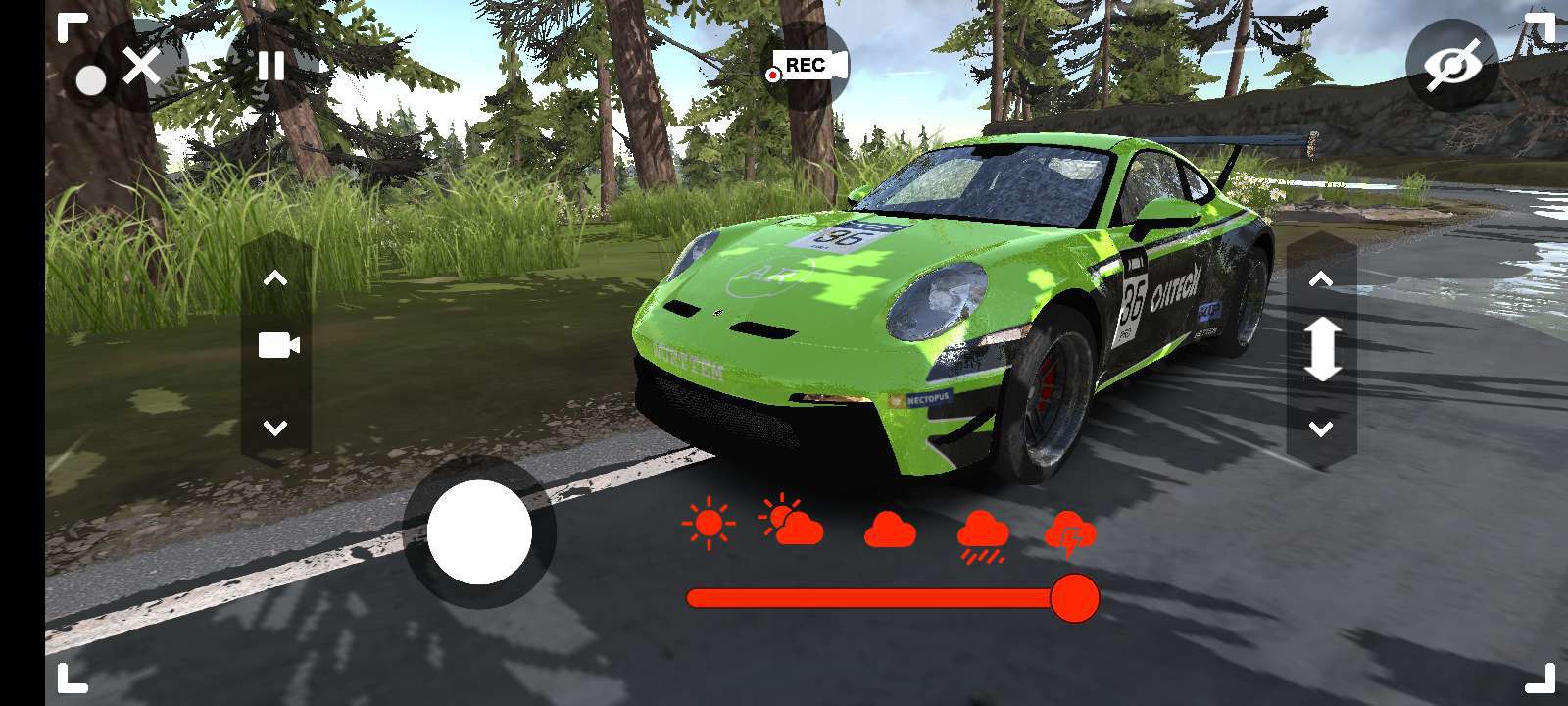Viewport: 1568px width, 706px height.
Task: Raise the camera with the right-side up chevron
Action: coord(1321,280)
